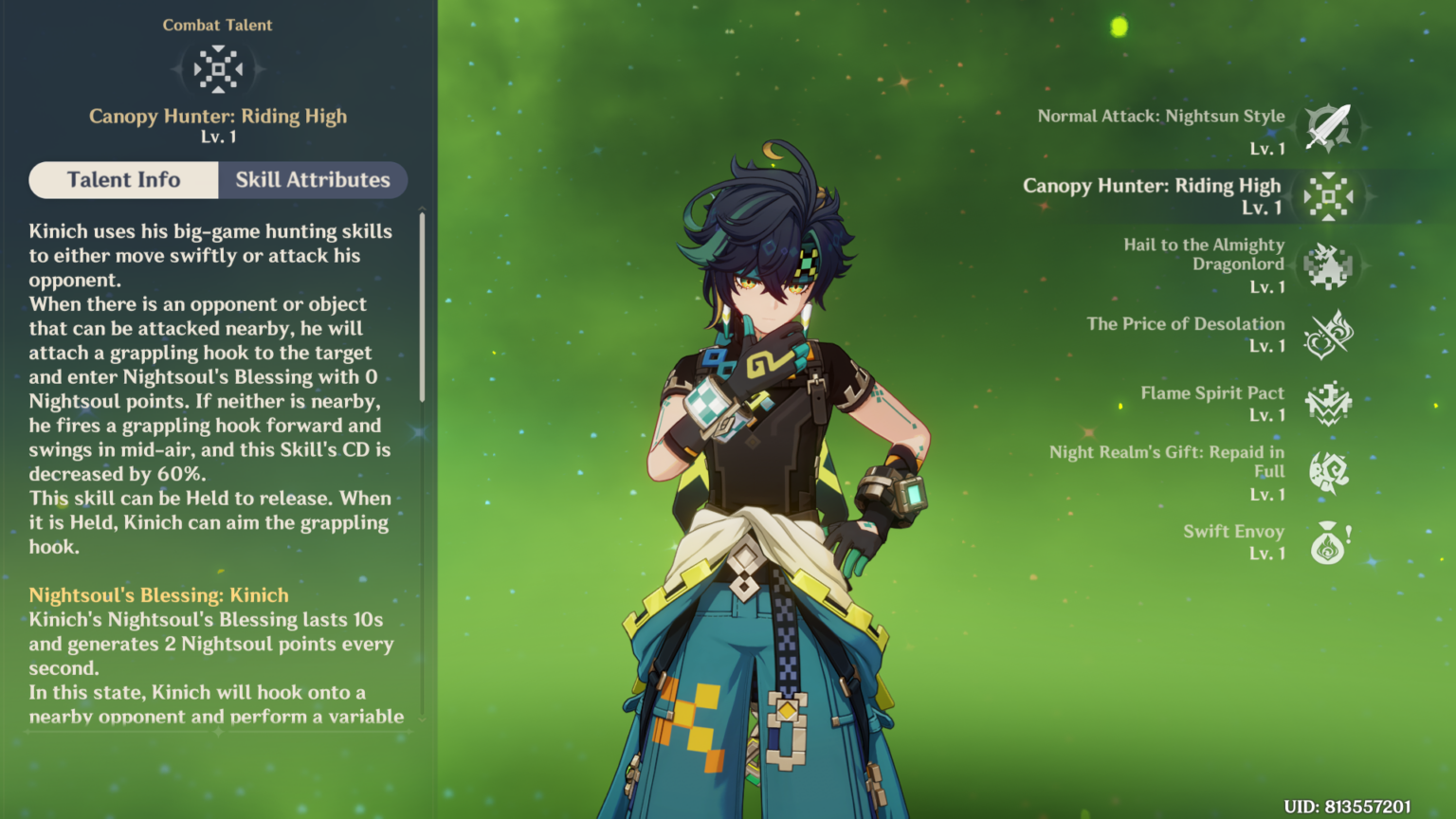
Task: Click the Combat Talent emblem above the title
Action: 218,68
